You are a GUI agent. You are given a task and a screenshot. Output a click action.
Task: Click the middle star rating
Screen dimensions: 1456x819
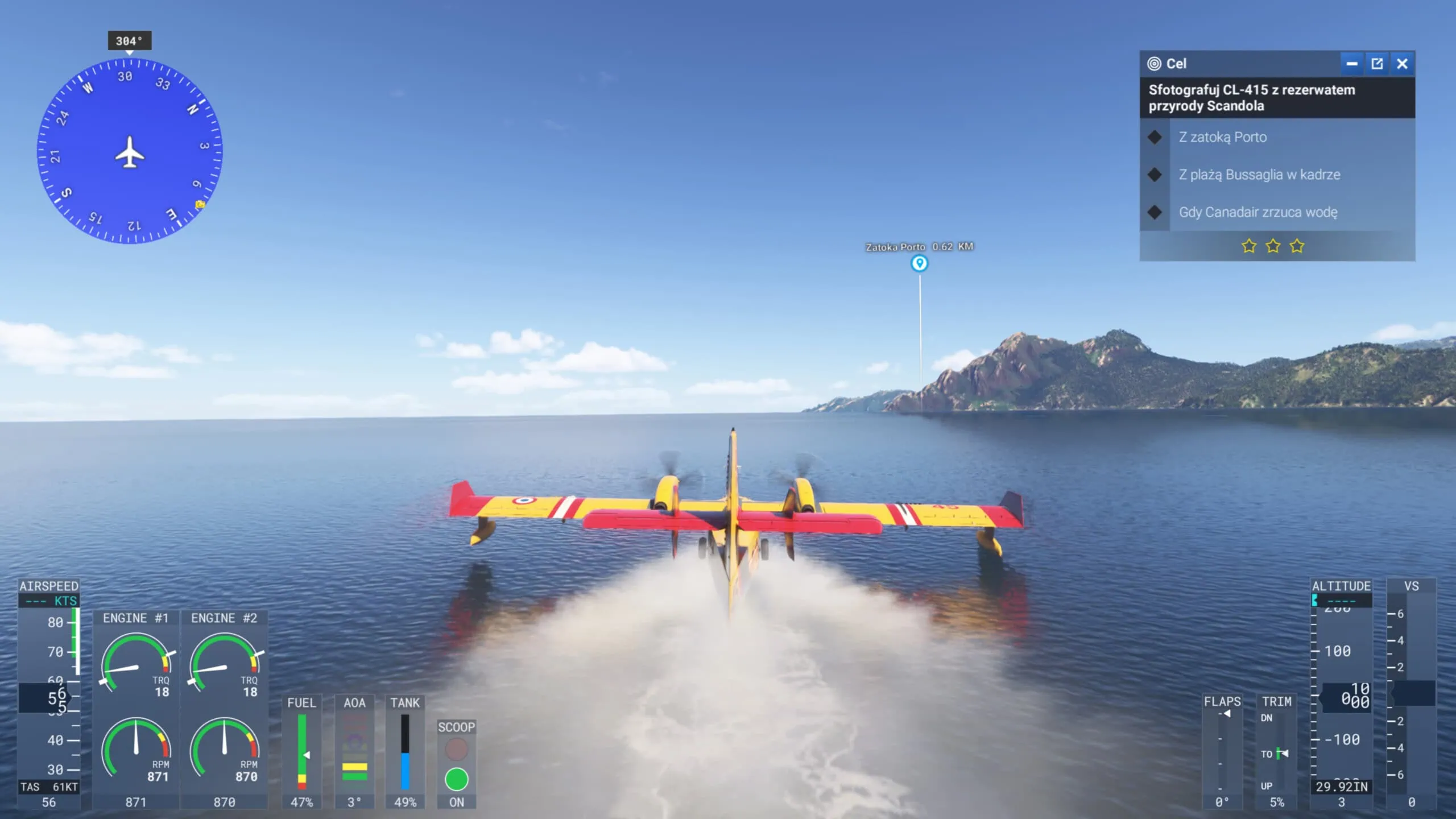[x=1273, y=246]
